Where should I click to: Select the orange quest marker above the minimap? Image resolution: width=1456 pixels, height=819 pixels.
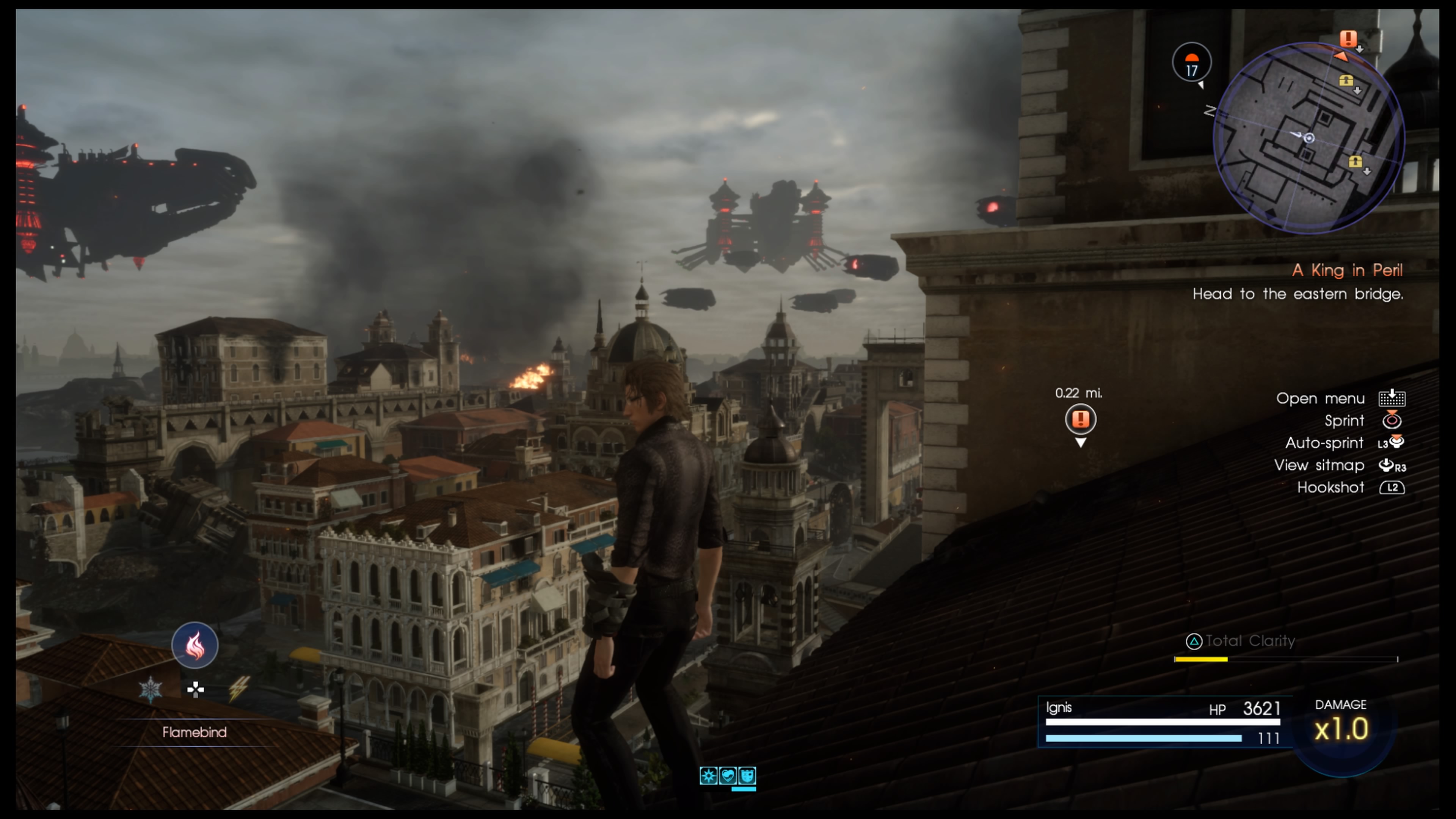click(1348, 38)
